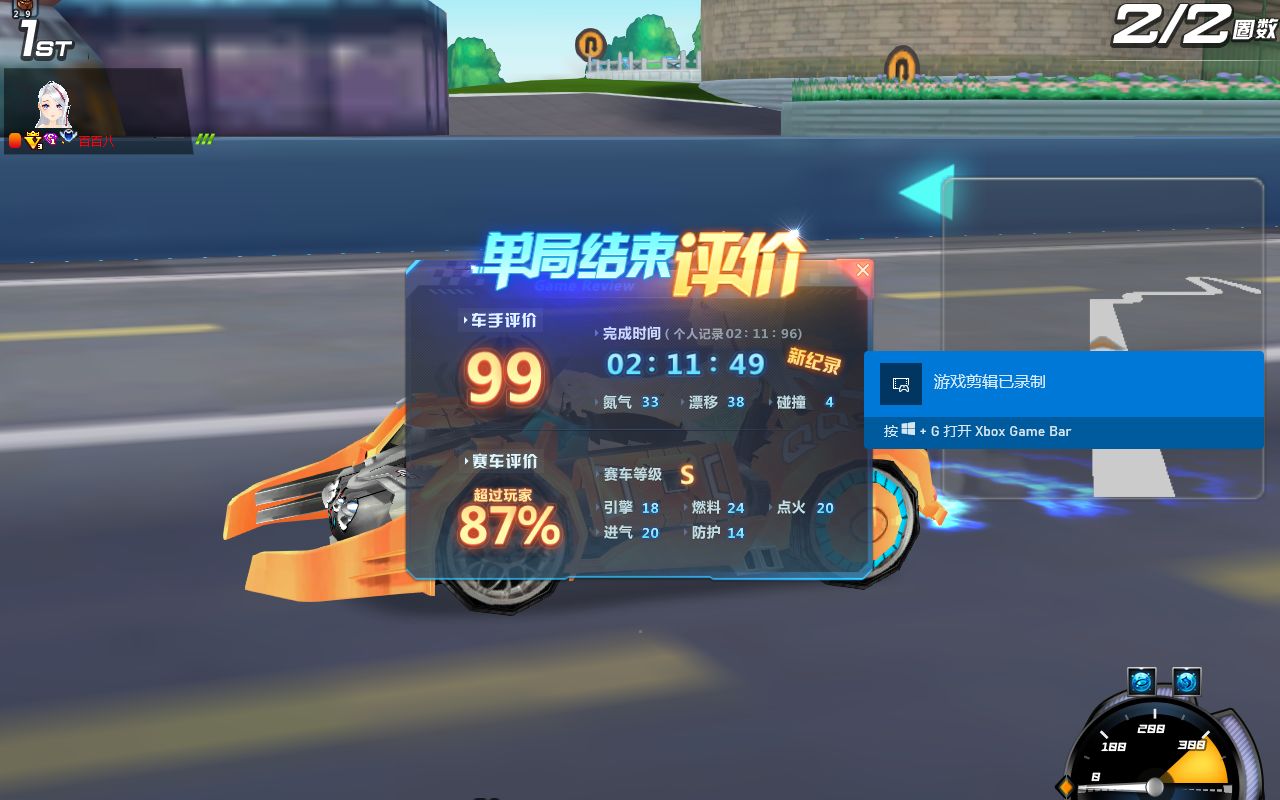This screenshot has width=1280, height=800.
Task: Click the V3 rank crown badge
Action: (33, 141)
